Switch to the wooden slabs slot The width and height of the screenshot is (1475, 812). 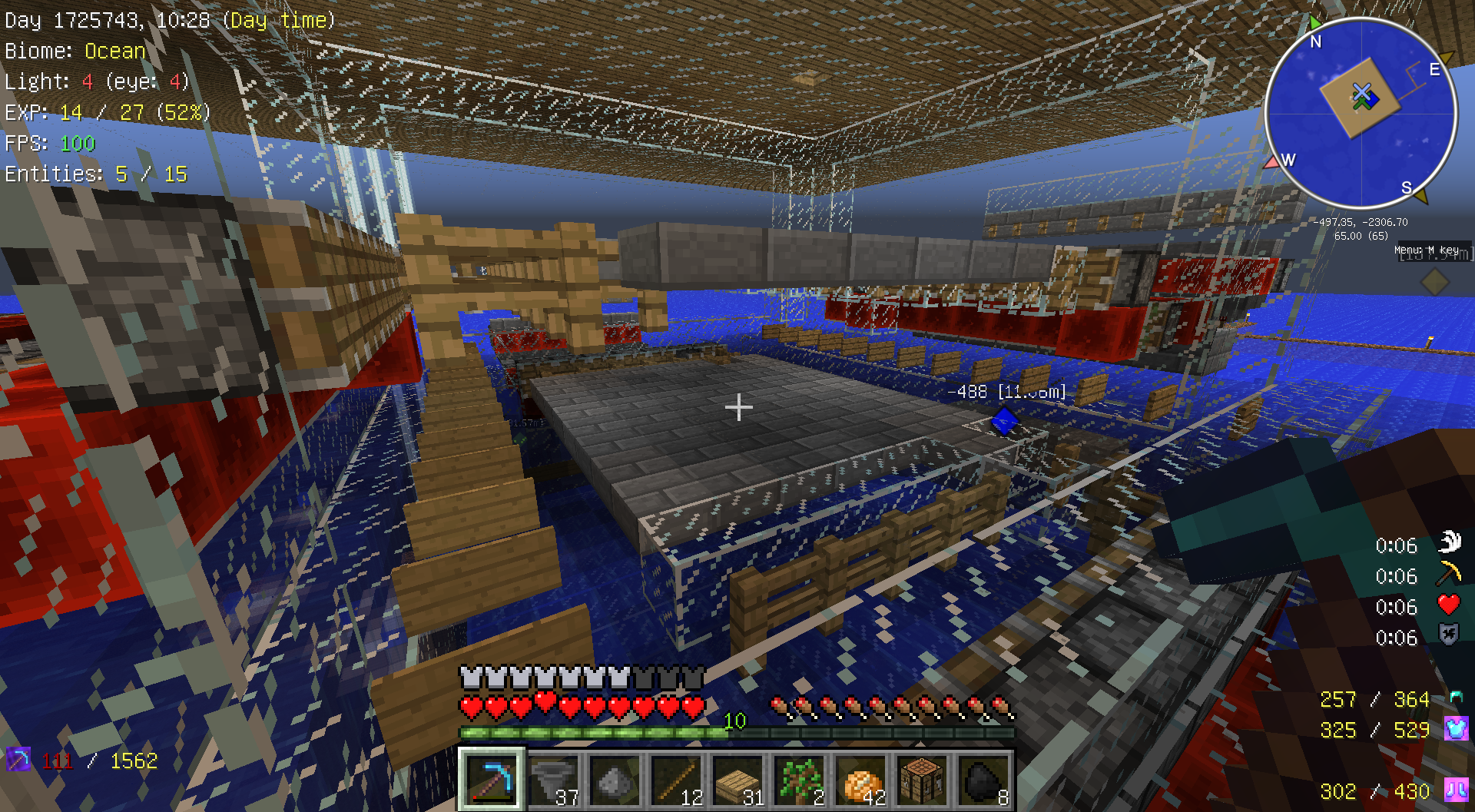738,780
